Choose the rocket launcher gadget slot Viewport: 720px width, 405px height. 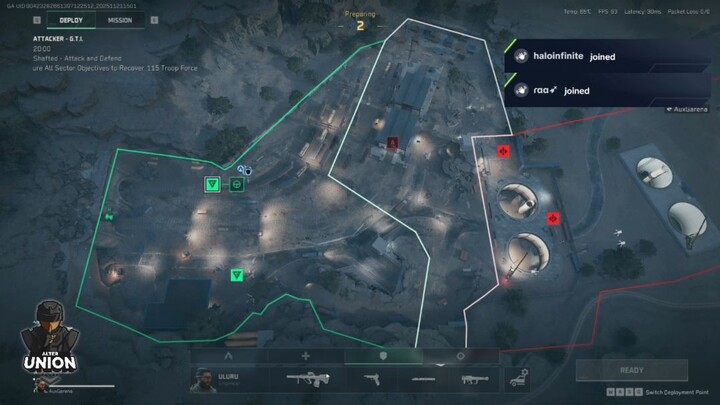471,378
